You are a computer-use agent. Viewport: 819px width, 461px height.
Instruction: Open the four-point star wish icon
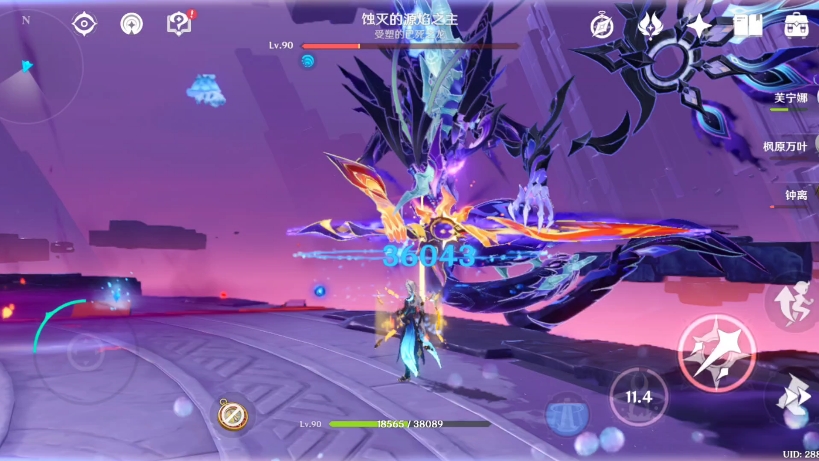(699, 26)
